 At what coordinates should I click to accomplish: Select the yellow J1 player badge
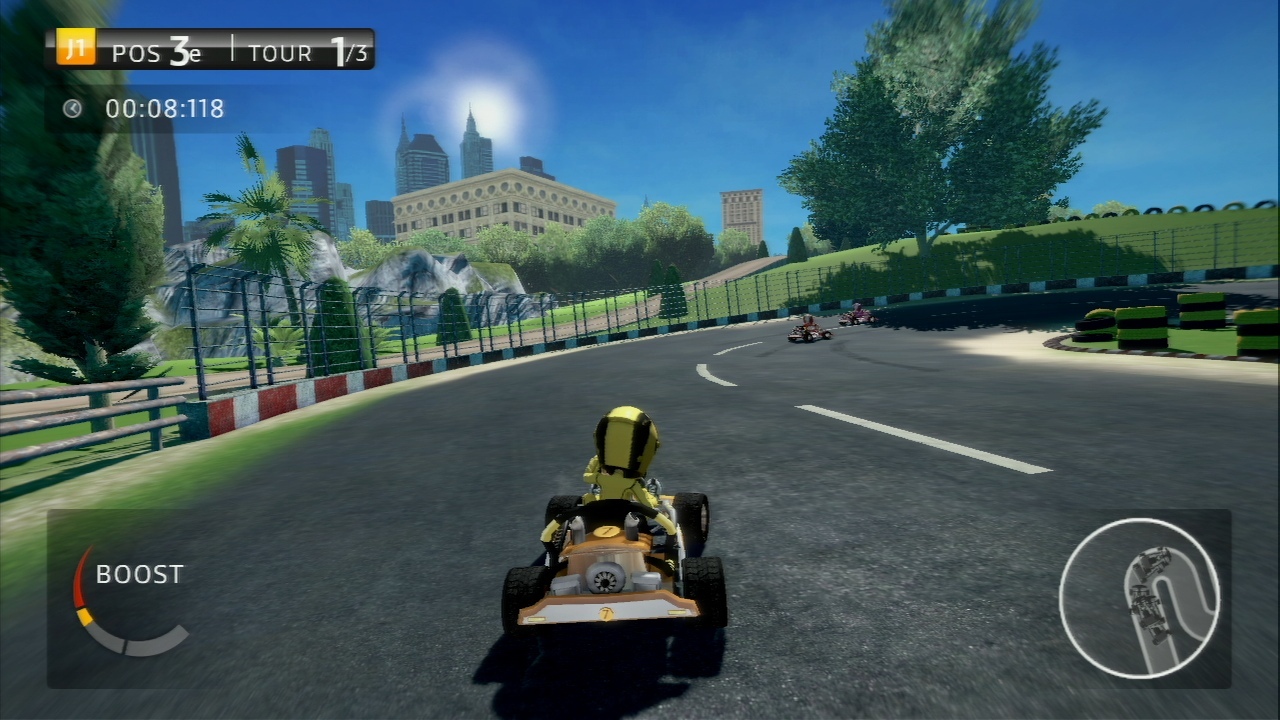(76, 48)
